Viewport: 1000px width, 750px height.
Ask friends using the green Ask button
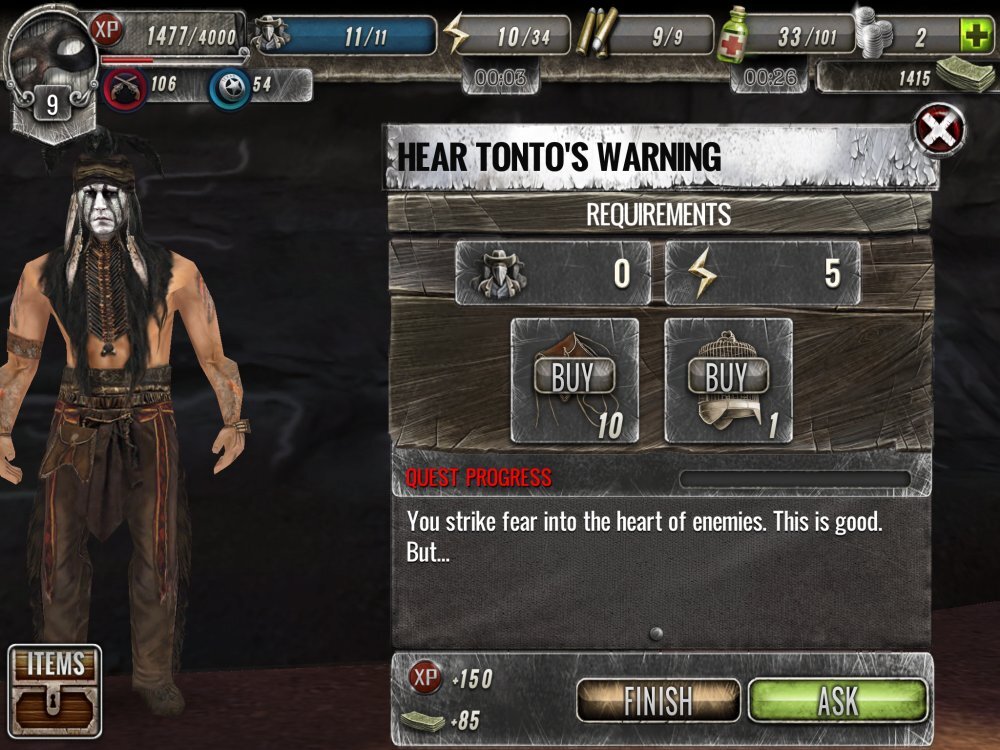838,701
